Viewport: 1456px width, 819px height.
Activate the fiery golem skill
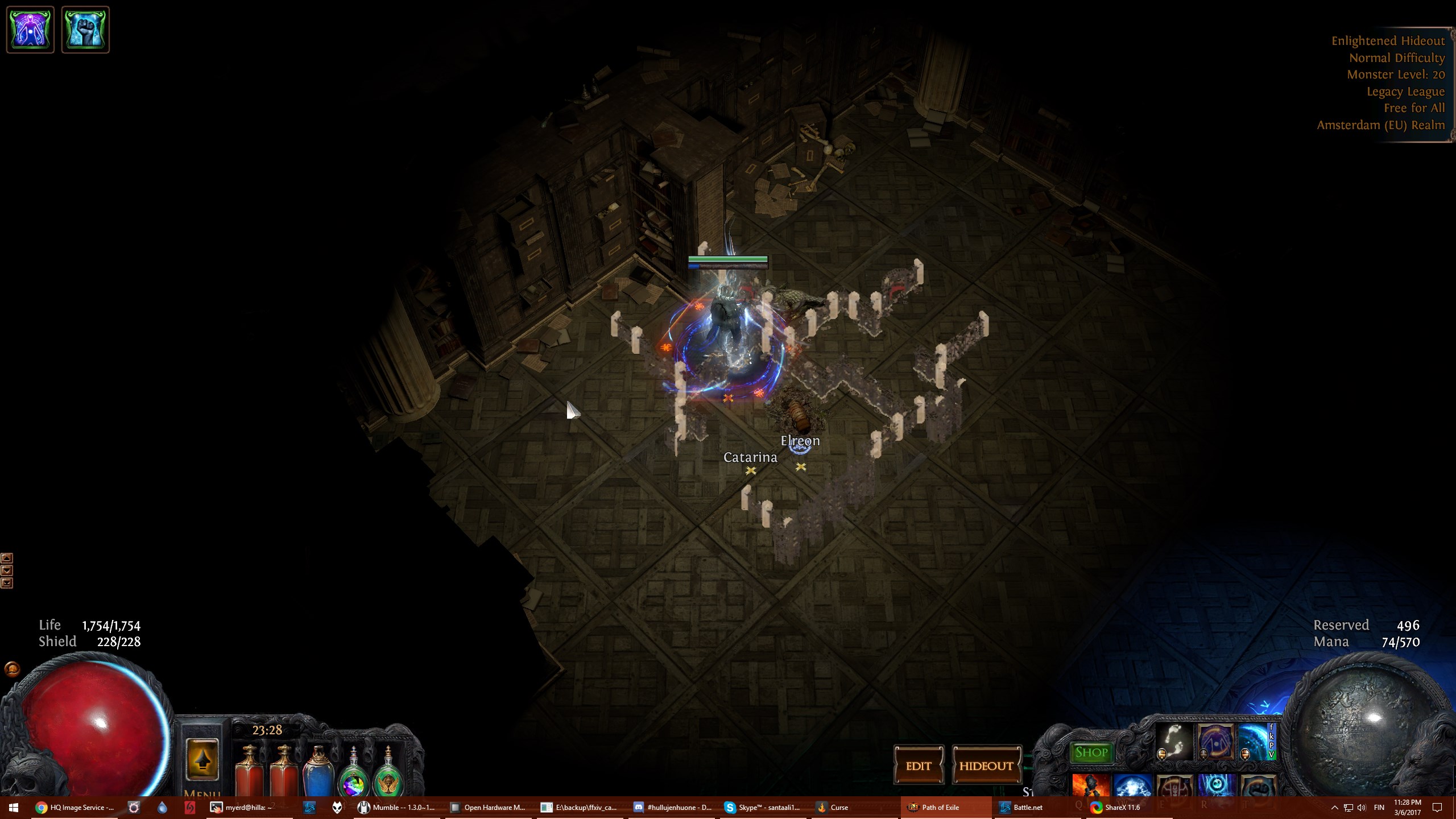pyautogui.click(x=1090, y=785)
